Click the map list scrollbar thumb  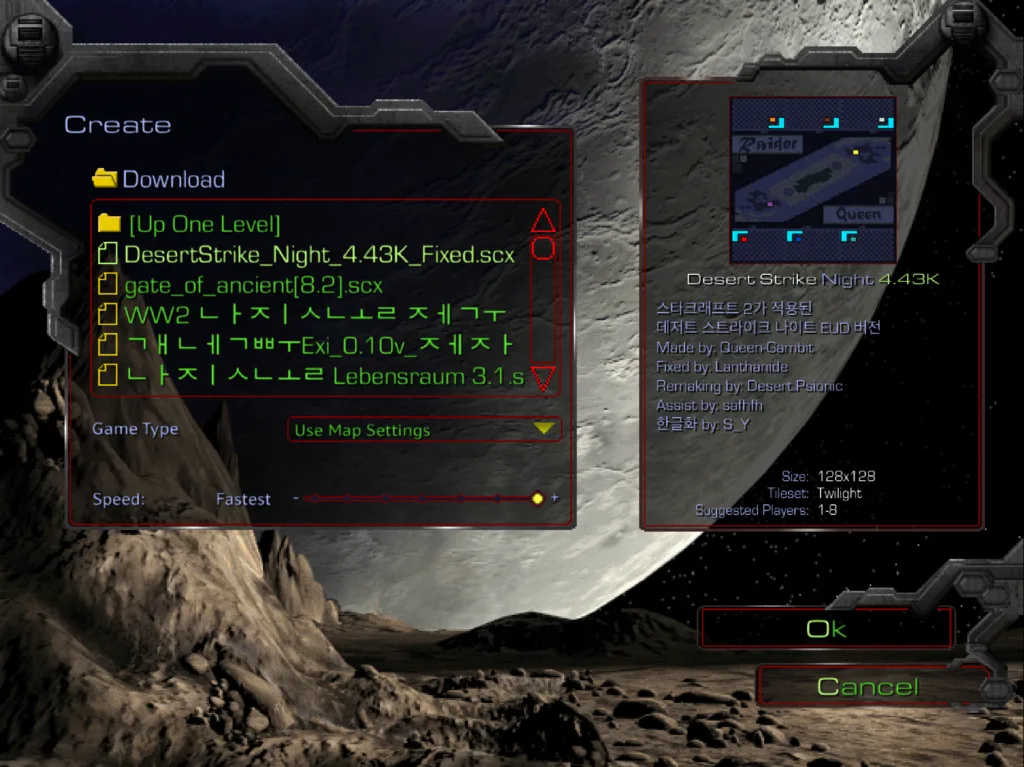pos(542,248)
